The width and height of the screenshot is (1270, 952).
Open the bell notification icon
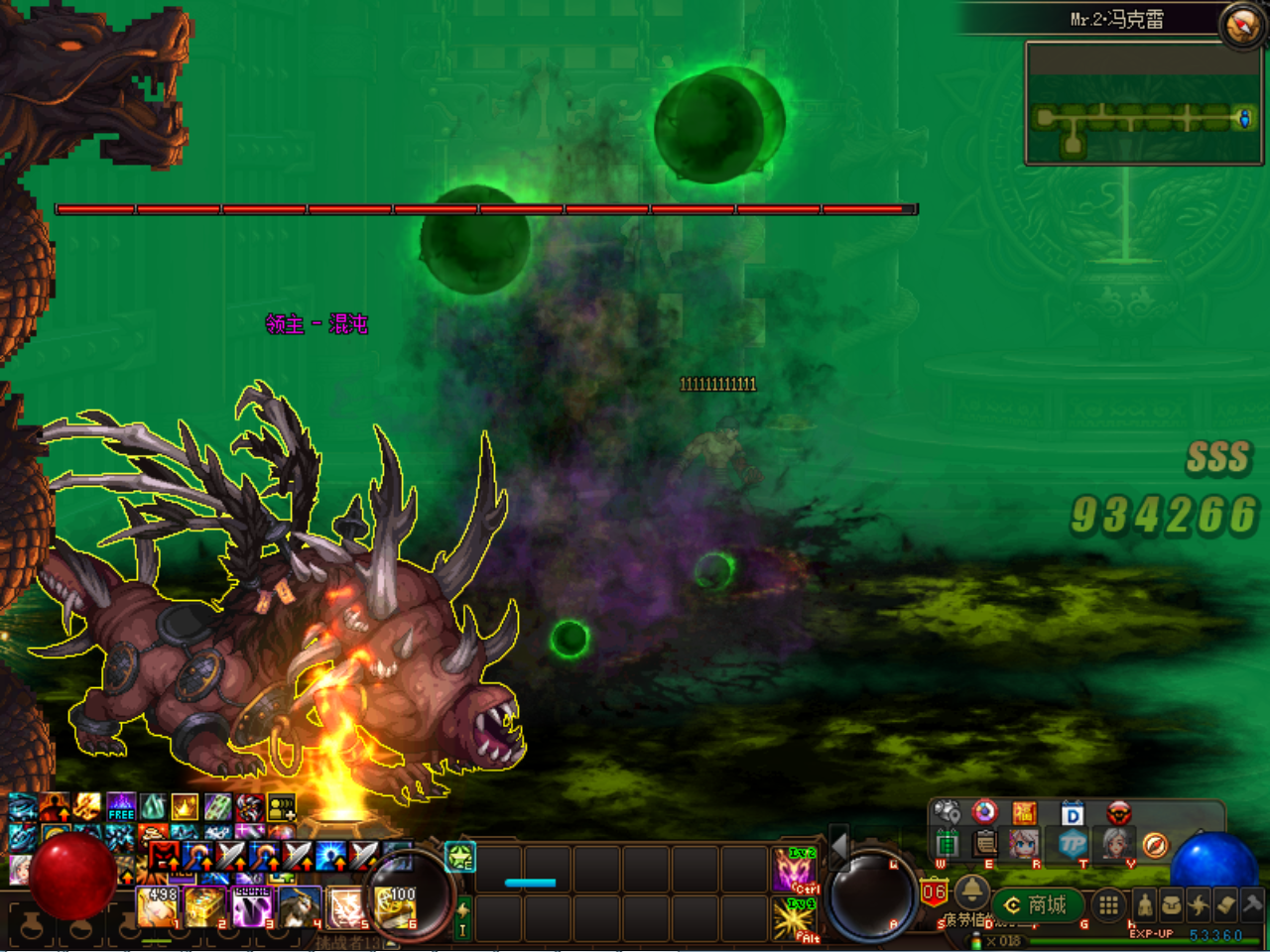point(971,891)
